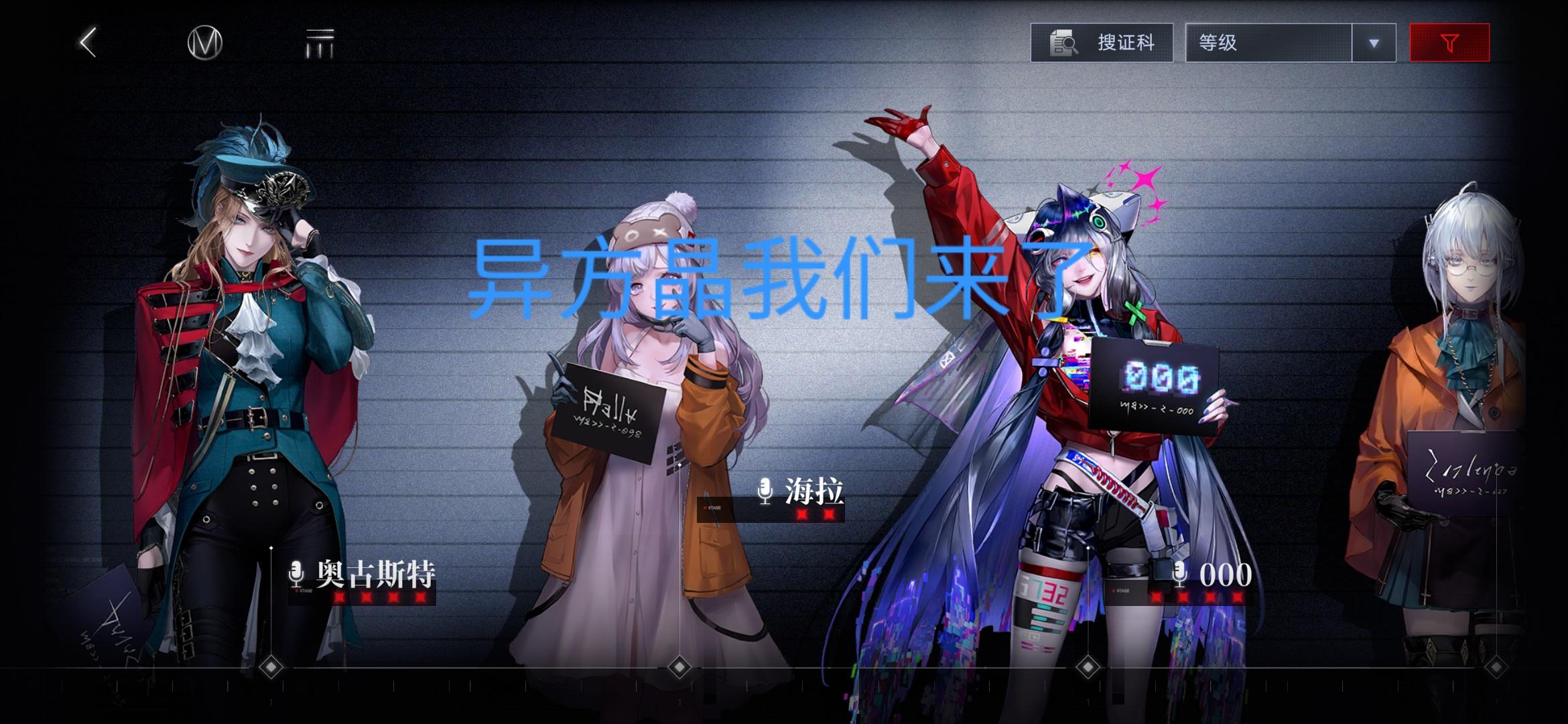Expand the 等级 dropdown arrow
This screenshot has width=1568, height=724.
1374,42
